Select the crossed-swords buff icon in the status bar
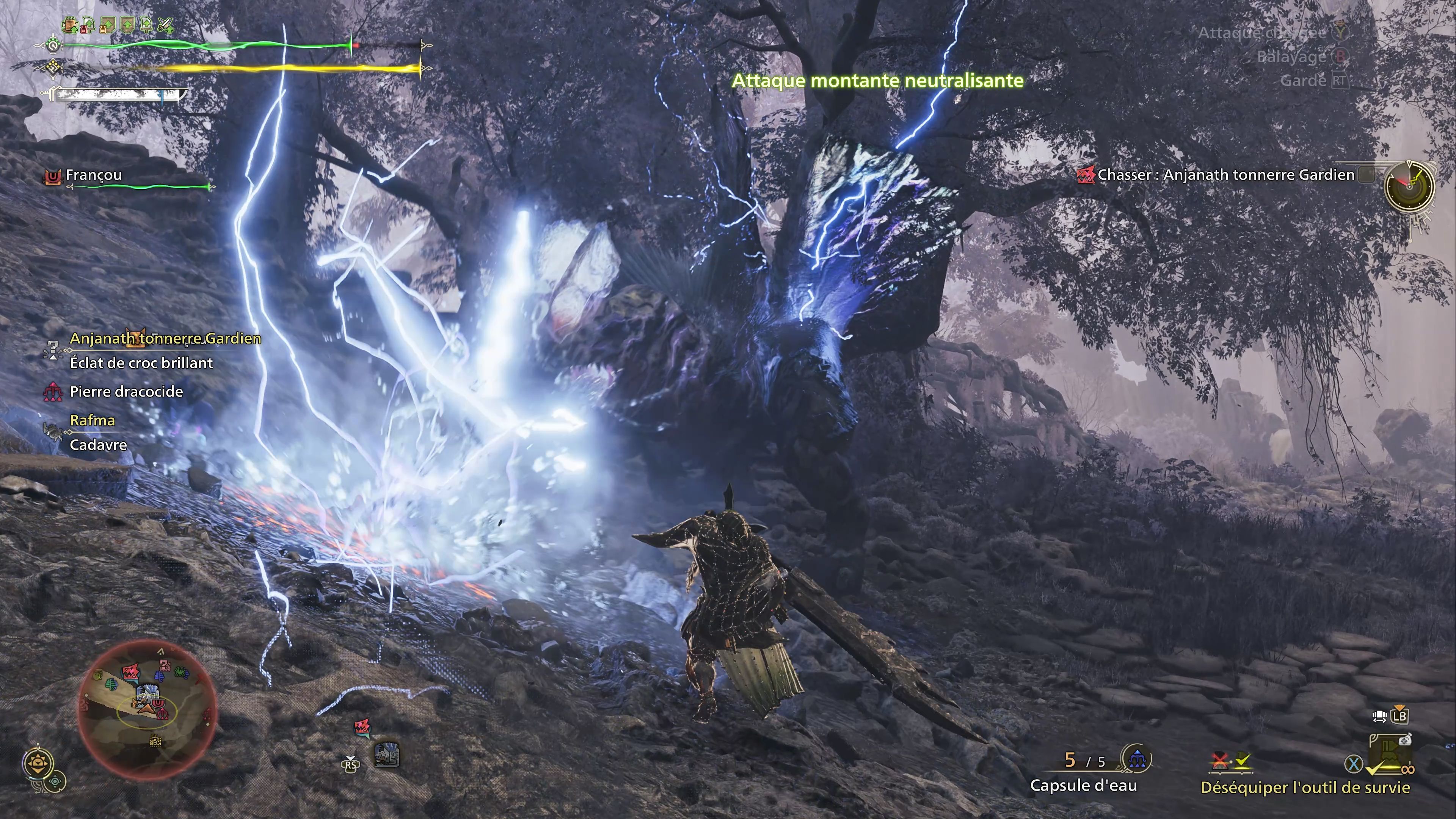 pos(166,25)
